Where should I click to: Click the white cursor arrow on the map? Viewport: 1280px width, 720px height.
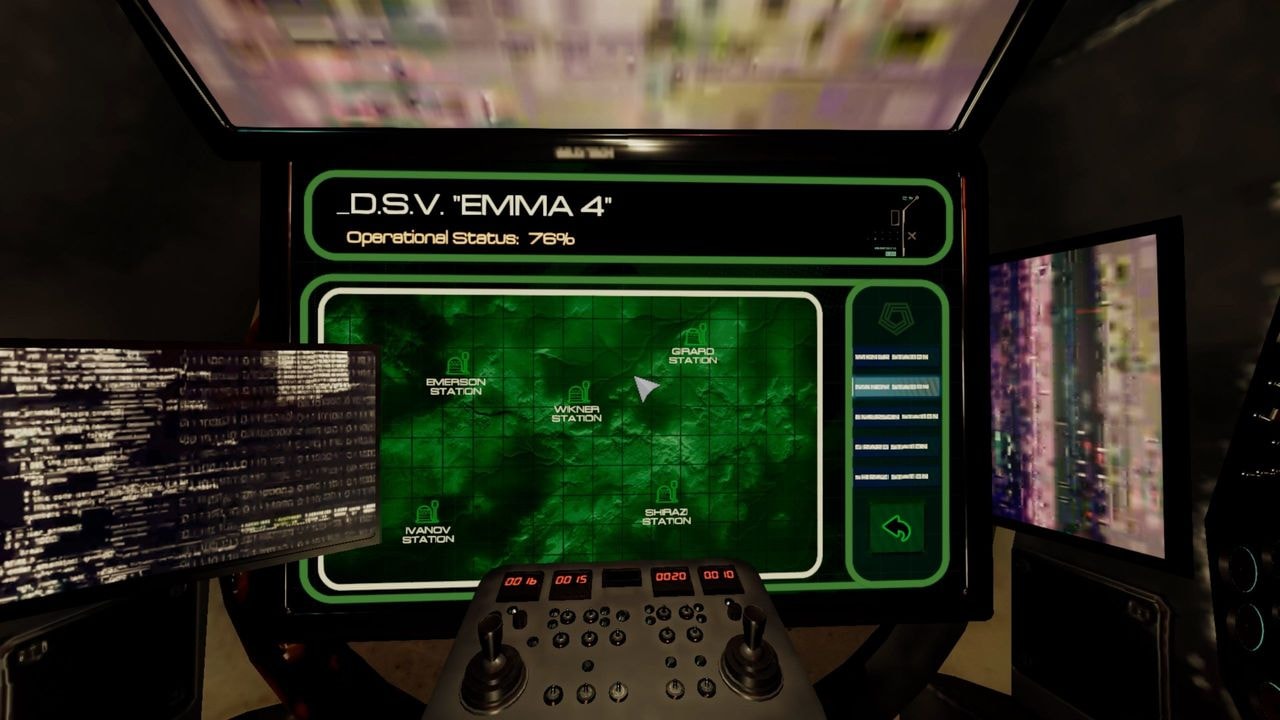point(645,384)
